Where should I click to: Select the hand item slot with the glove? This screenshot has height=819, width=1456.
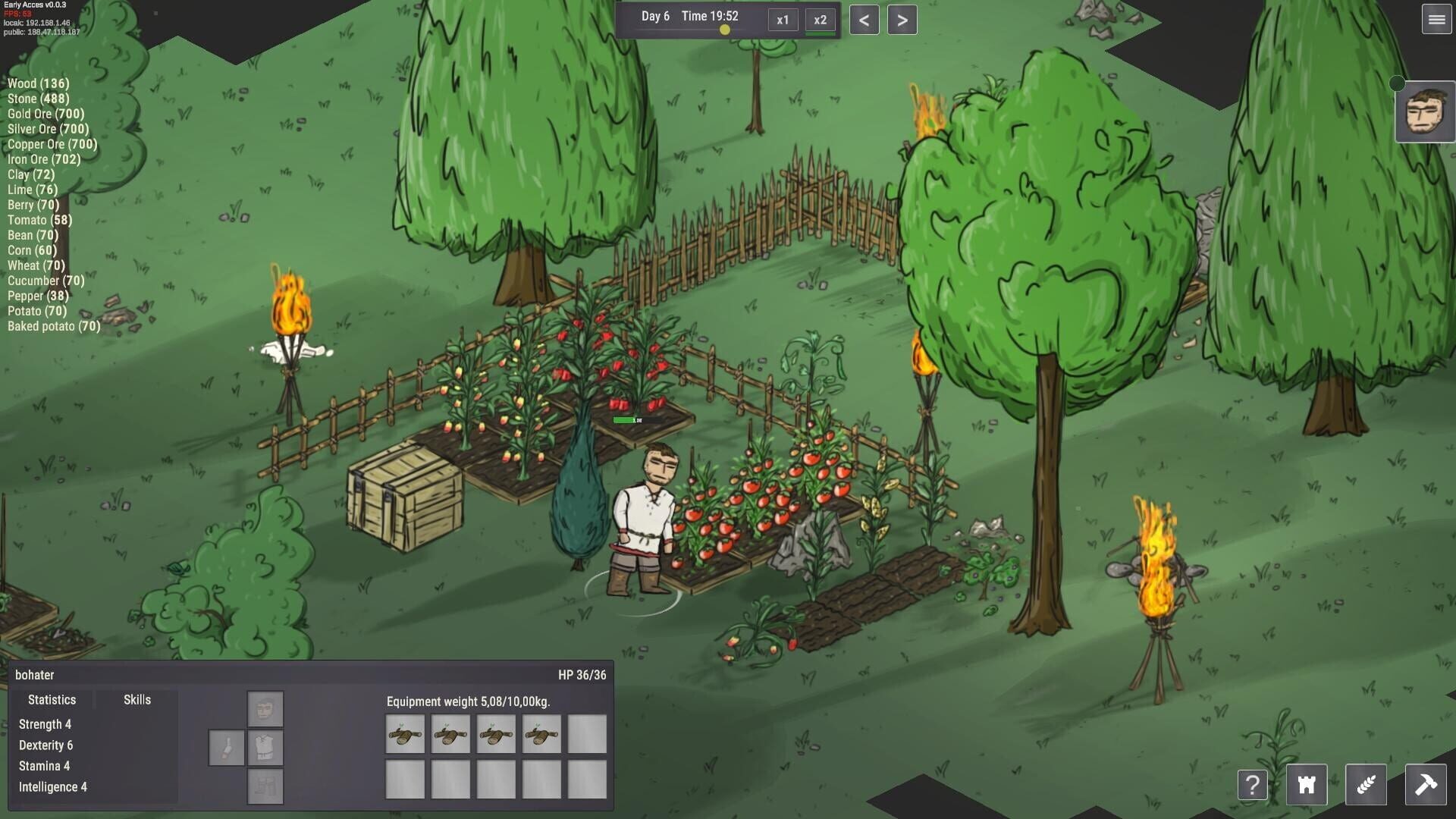pos(225,748)
